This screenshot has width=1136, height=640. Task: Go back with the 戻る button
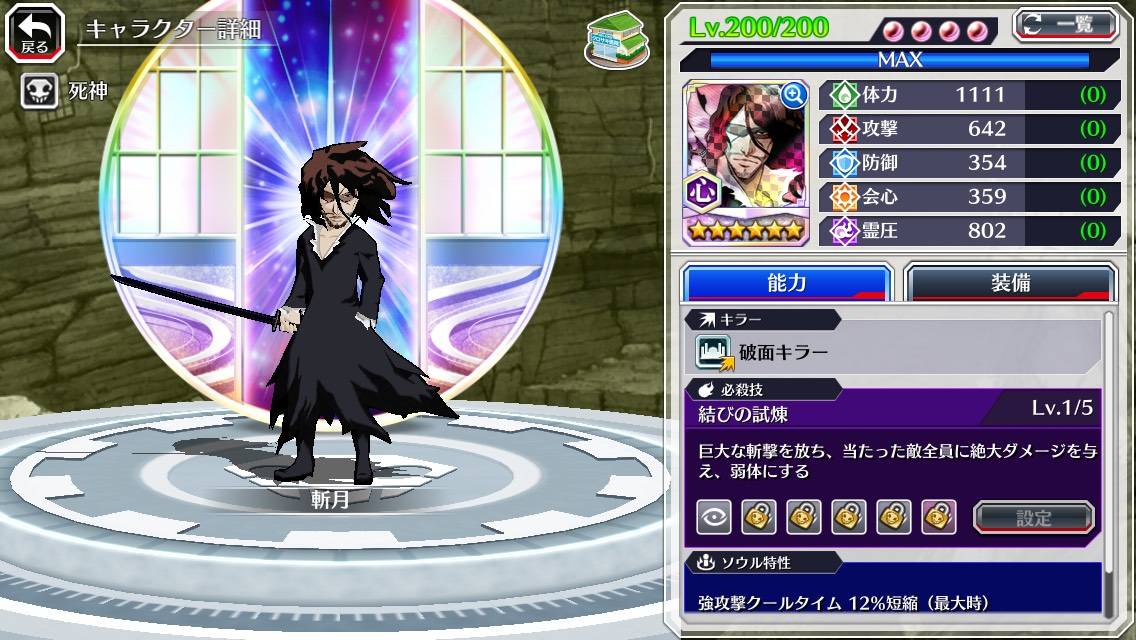[35, 33]
